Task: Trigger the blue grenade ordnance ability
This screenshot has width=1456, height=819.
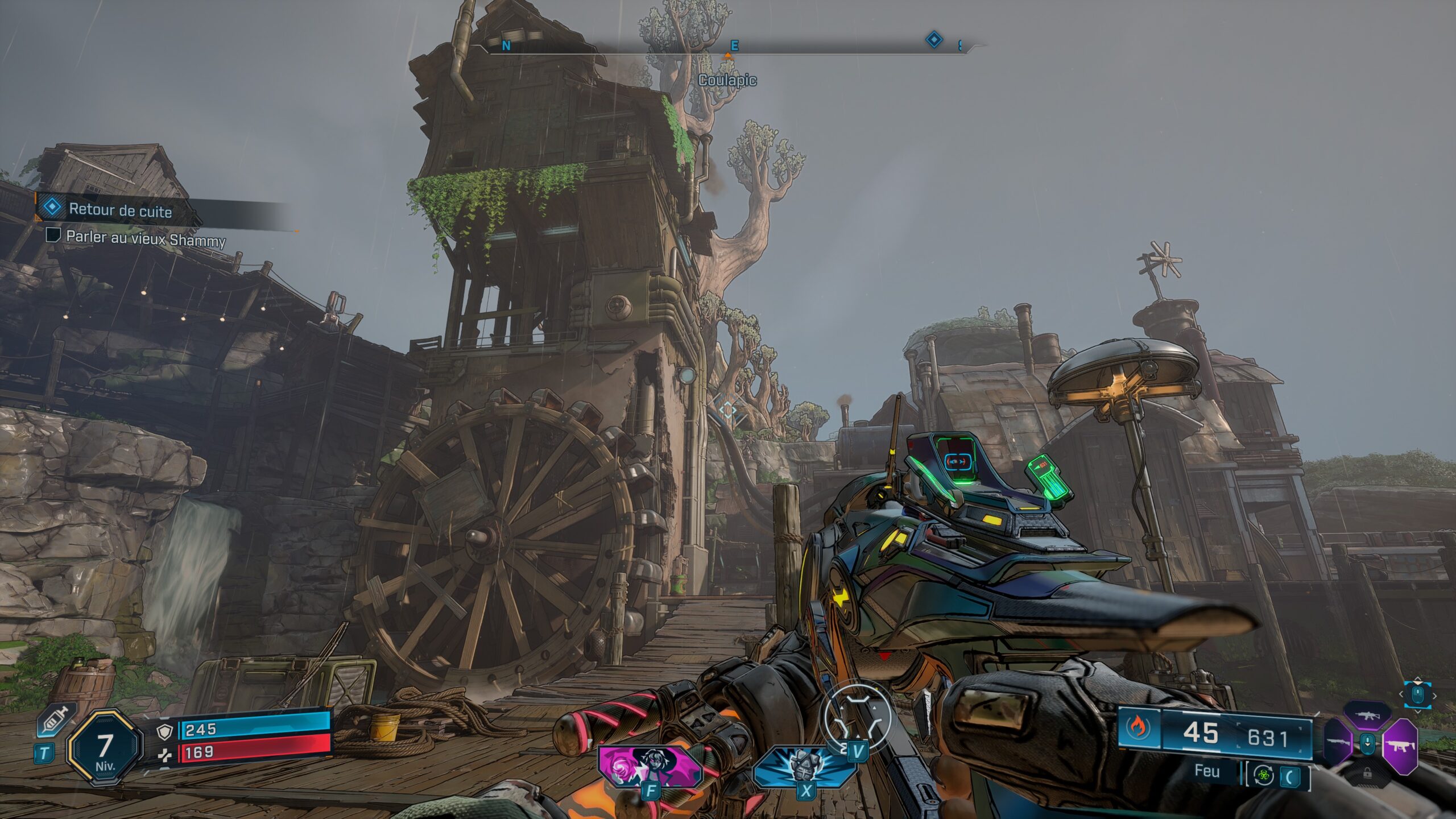Action: 804,766
